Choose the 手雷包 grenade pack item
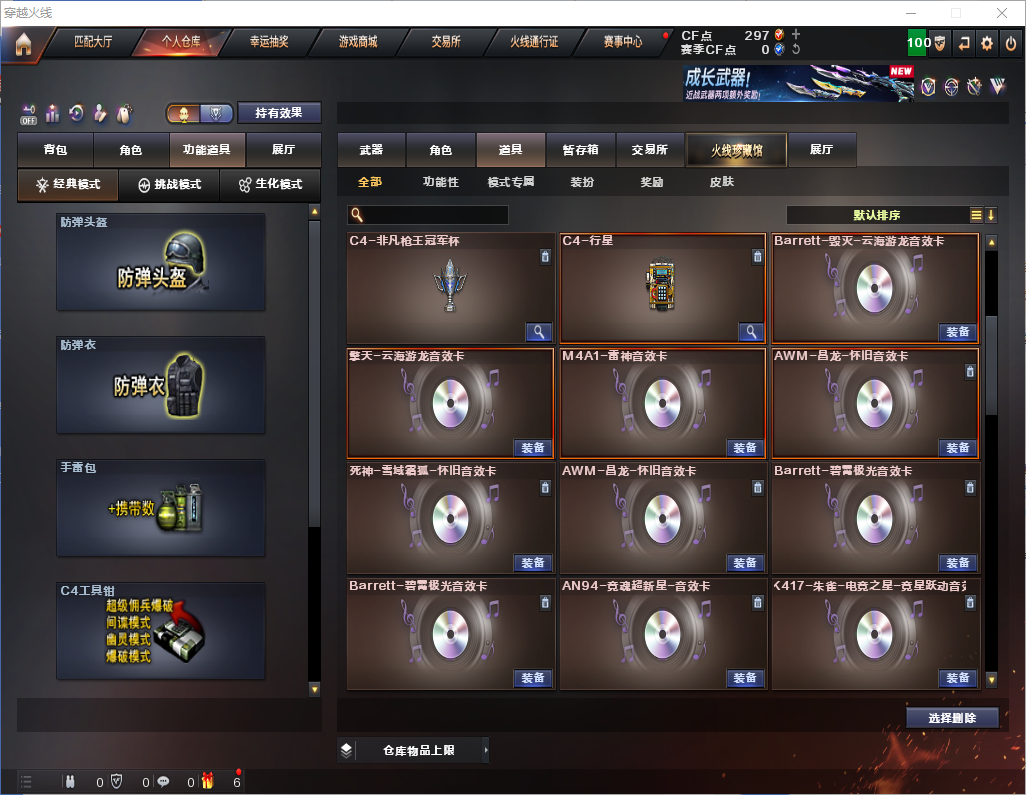 [x=161, y=508]
